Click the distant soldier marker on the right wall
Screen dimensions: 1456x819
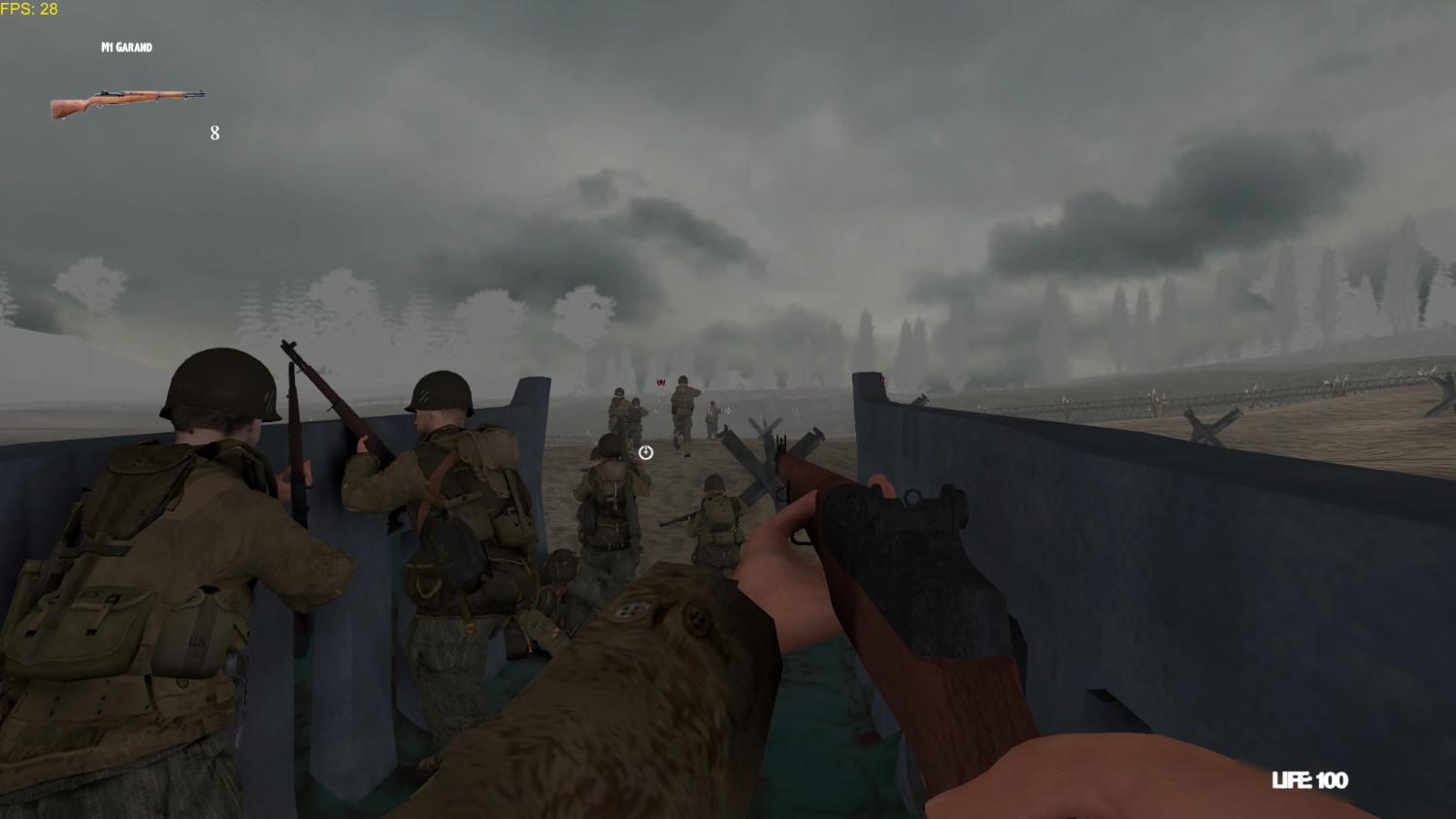882,378
